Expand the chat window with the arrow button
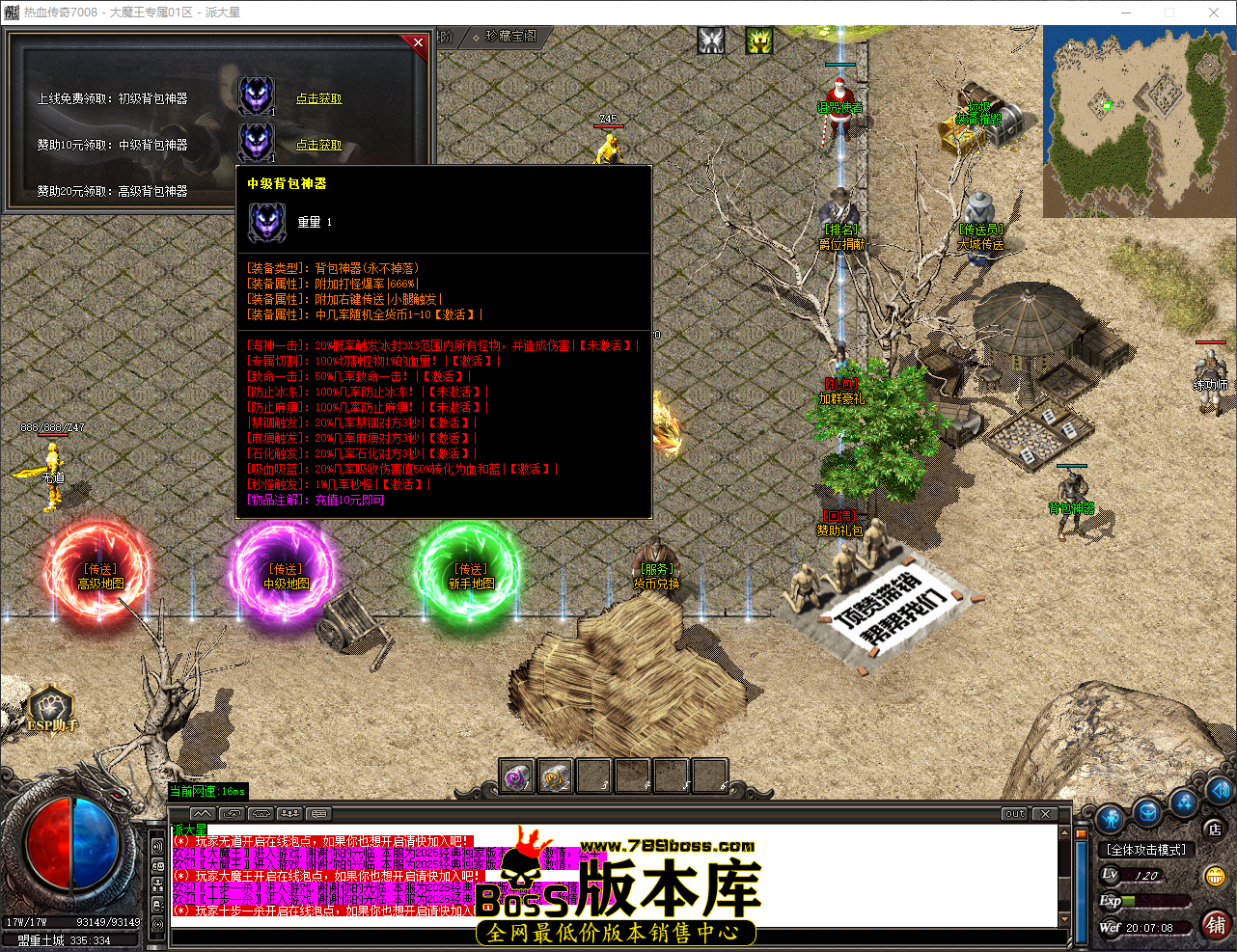This screenshot has width=1237, height=952. tap(202, 814)
